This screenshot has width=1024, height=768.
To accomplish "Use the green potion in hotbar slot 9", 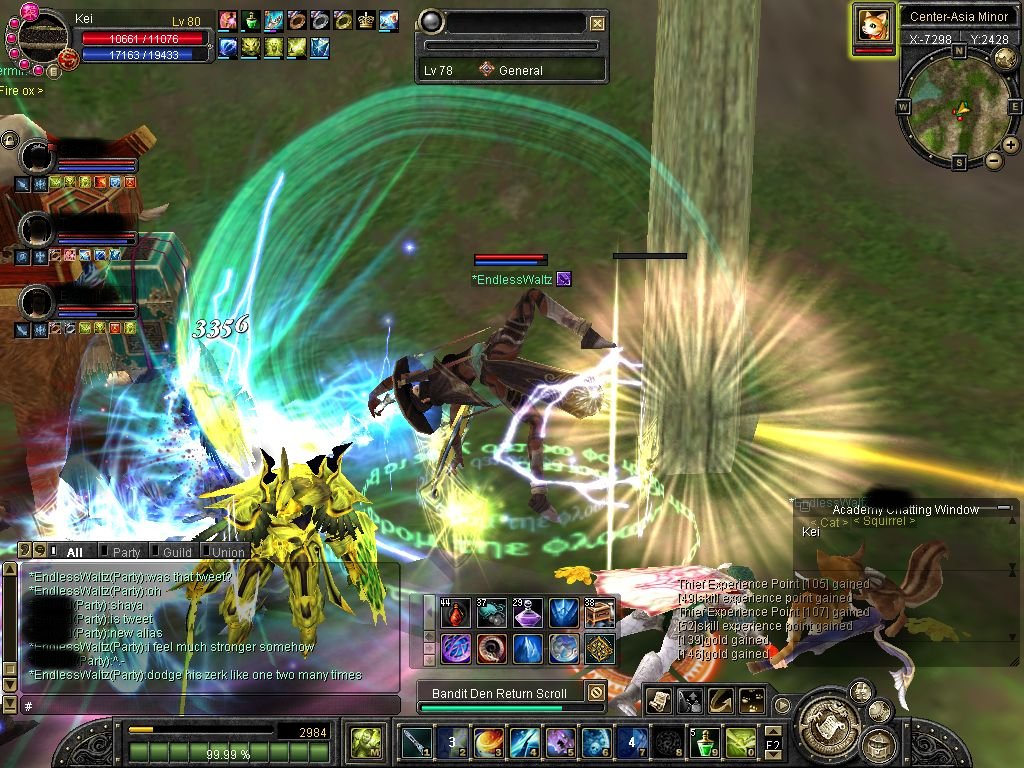I will 708,742.
